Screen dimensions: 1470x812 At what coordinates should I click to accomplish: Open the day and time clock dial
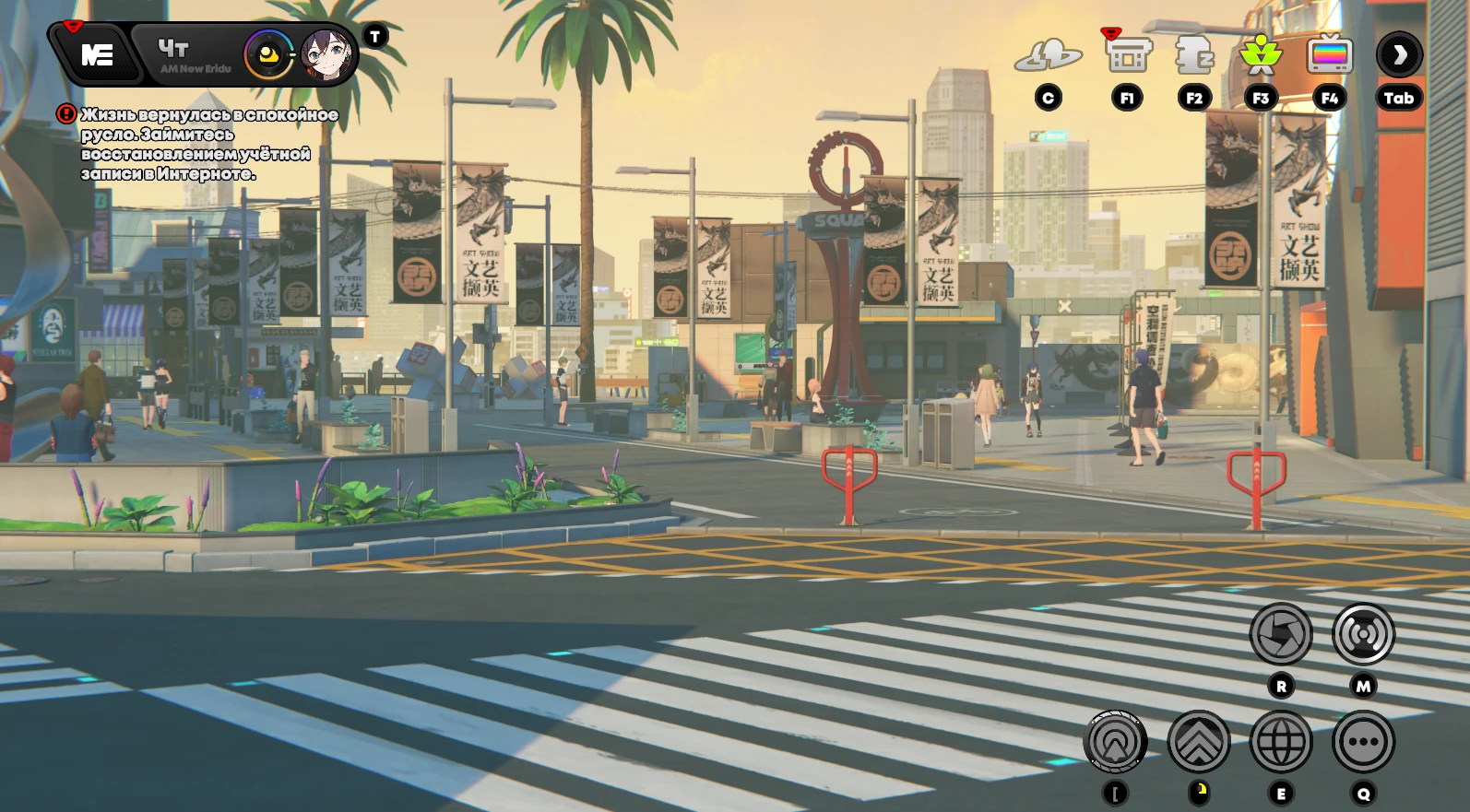[x=268, y=55]
